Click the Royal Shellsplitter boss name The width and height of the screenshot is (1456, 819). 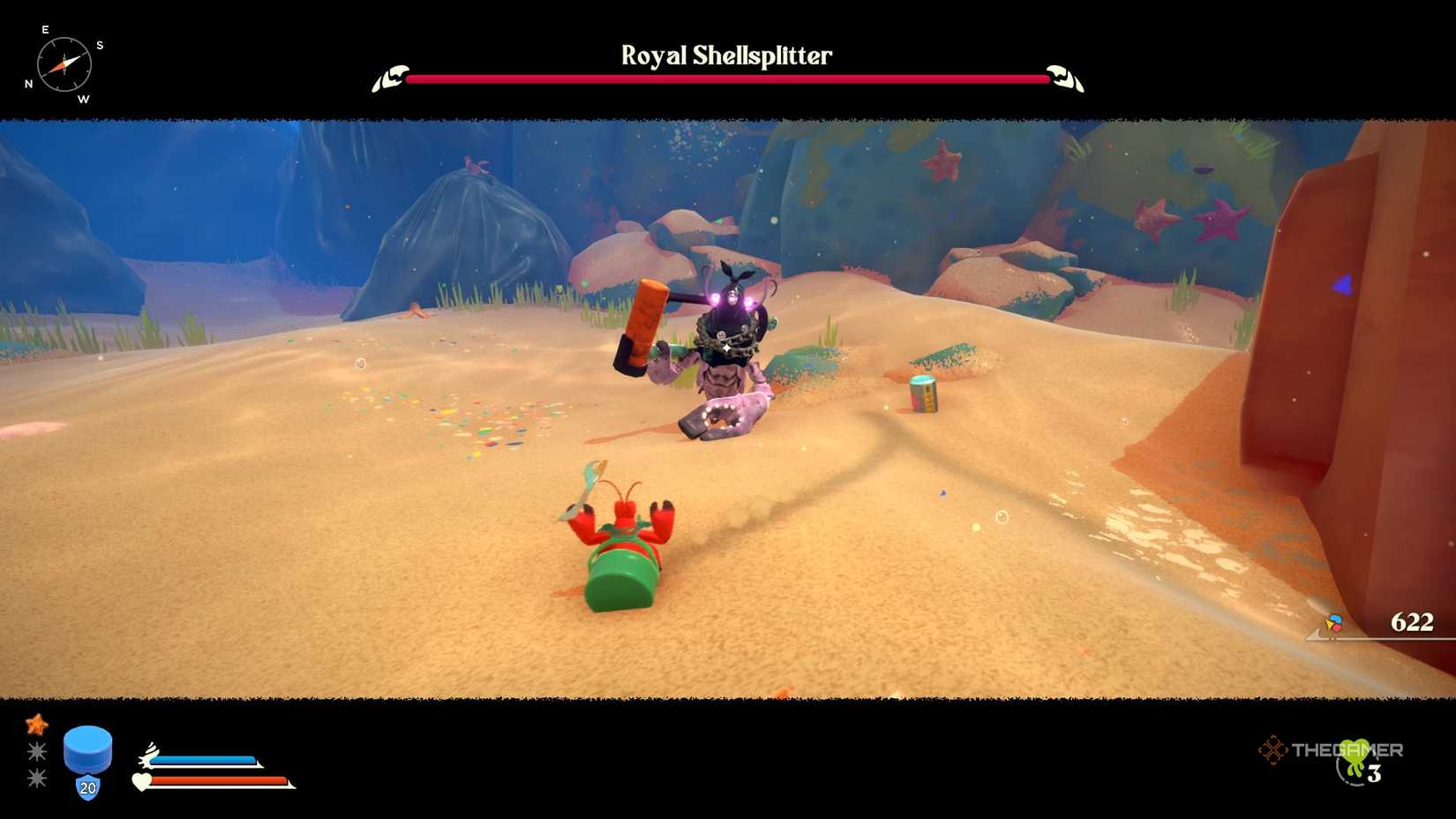click(x=726, y=55)
